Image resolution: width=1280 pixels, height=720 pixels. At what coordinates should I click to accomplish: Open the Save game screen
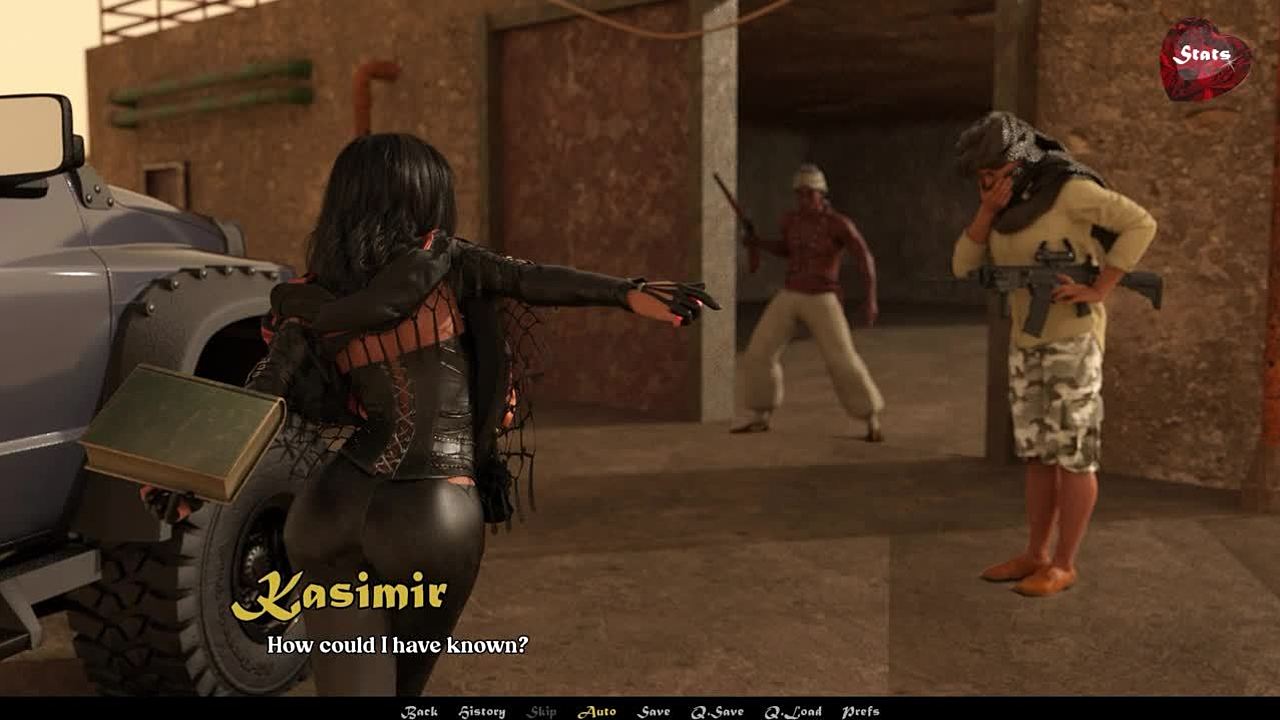(654, 711)
